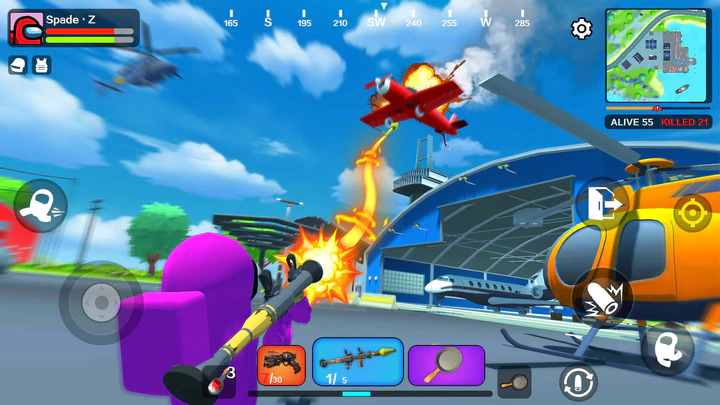Tap the fire rocket shoot button

pos(602,297)
